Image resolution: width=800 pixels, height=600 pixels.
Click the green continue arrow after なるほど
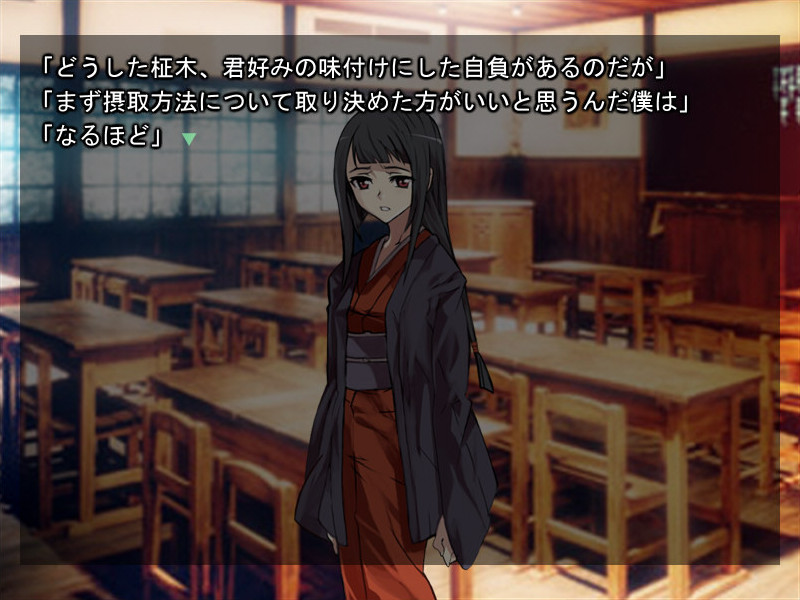click(x=188, y=139)
